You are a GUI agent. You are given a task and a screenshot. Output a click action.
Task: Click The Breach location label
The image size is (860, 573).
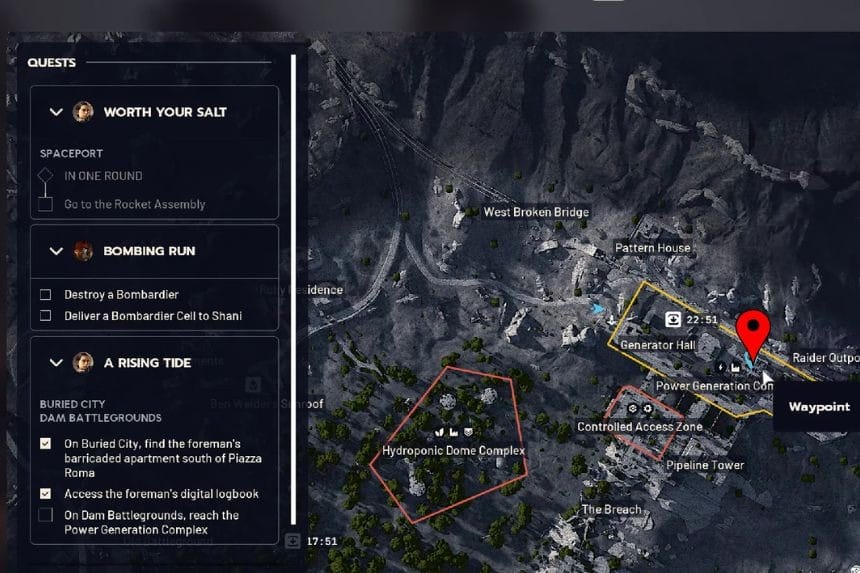click(612, 509)
